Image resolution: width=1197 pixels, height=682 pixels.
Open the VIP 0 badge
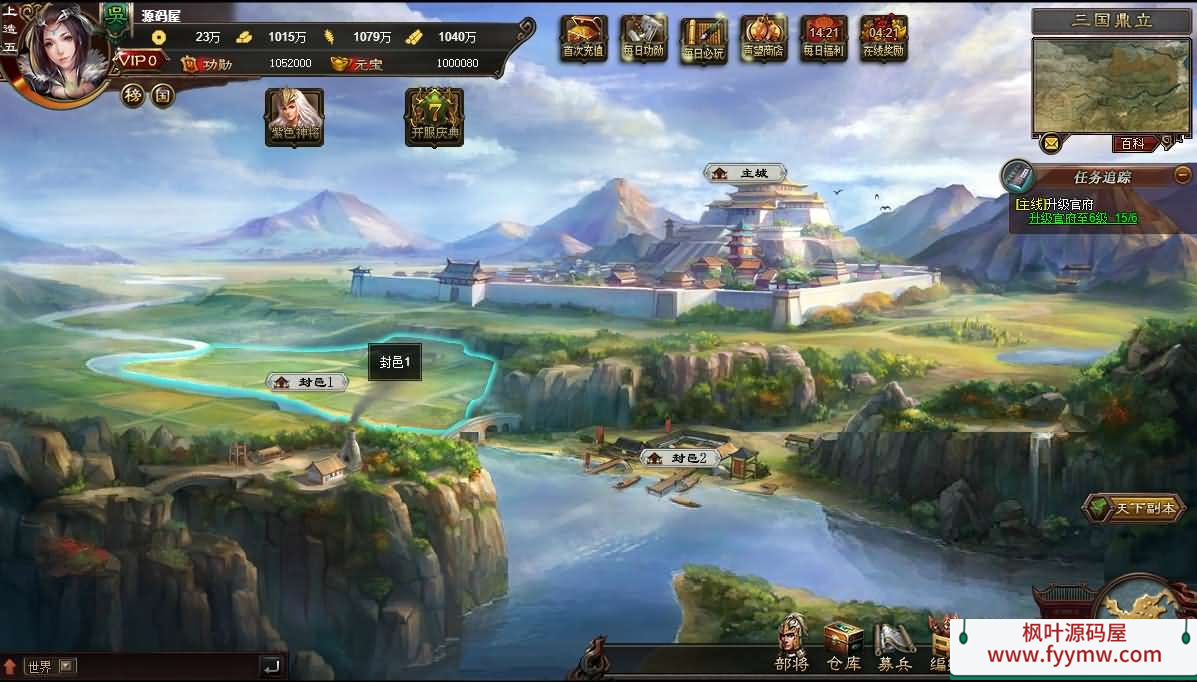pyautogui.click(x=139, y=60)
